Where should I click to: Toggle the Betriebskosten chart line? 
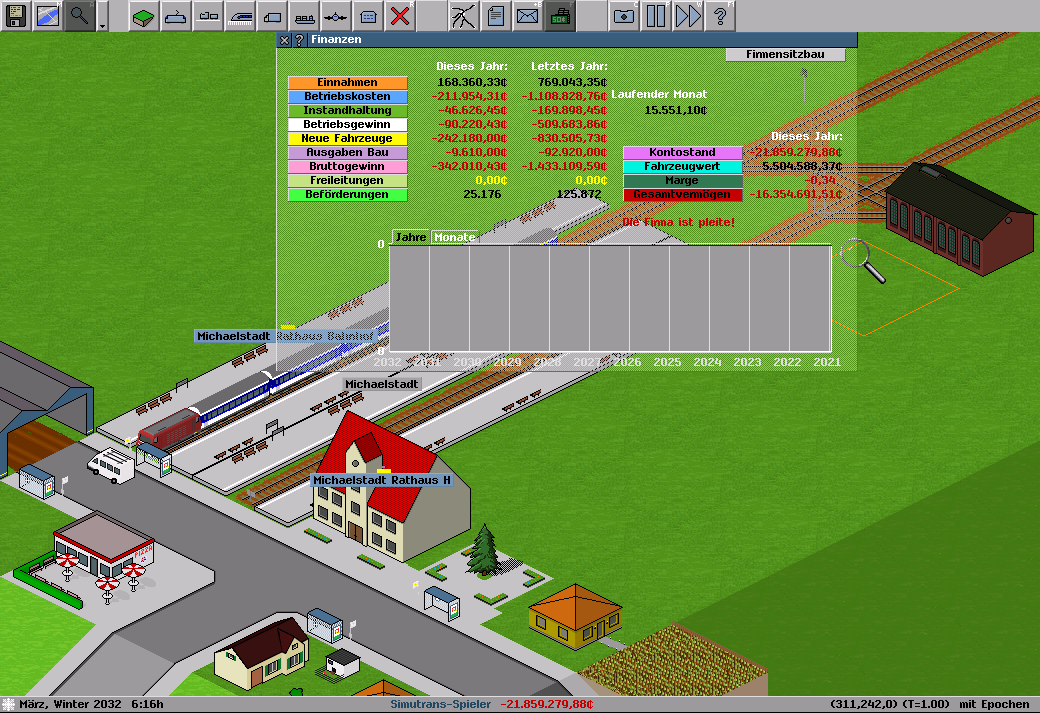click(347, 97)
